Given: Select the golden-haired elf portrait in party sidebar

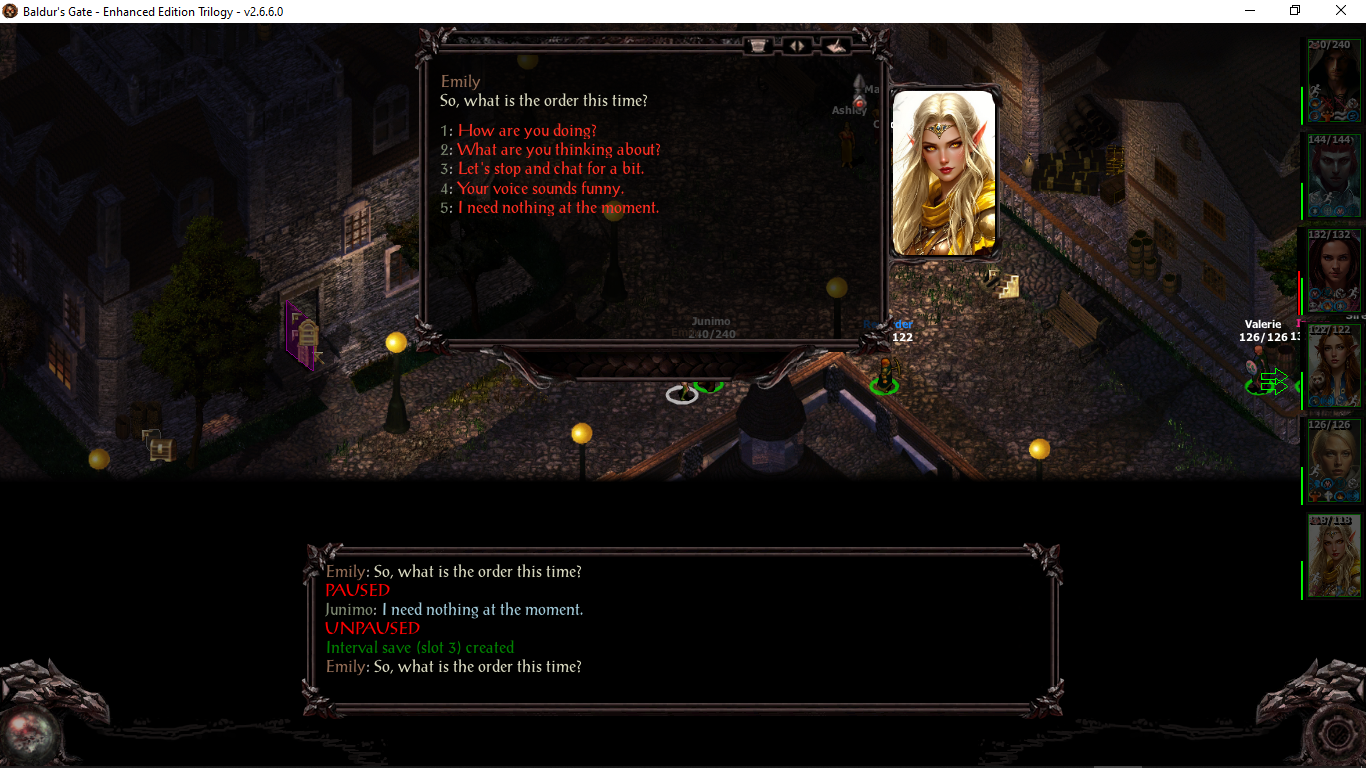Looking at the screenshot, I should (x=1334, y=556).
